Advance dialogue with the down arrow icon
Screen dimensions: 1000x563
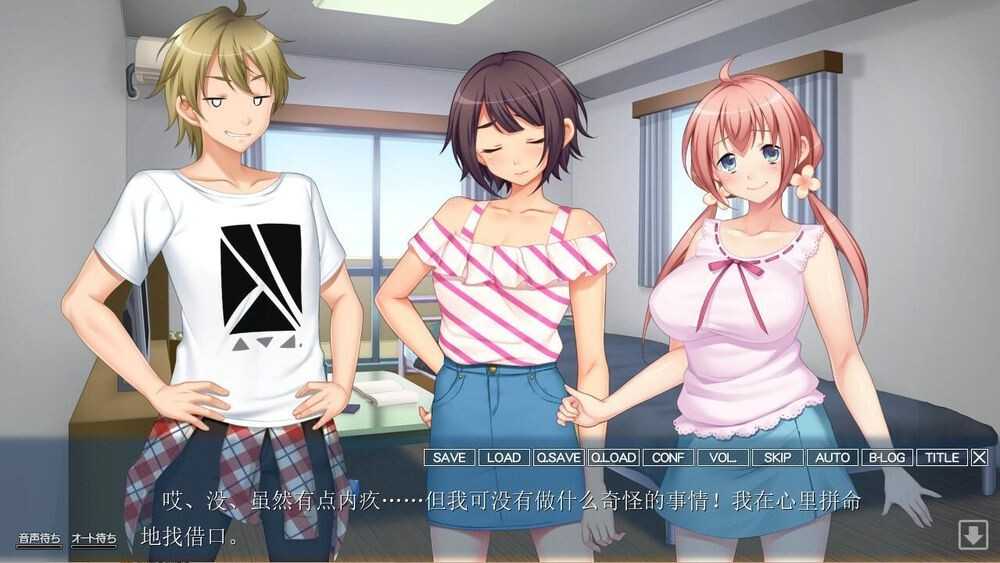[973, 535]
